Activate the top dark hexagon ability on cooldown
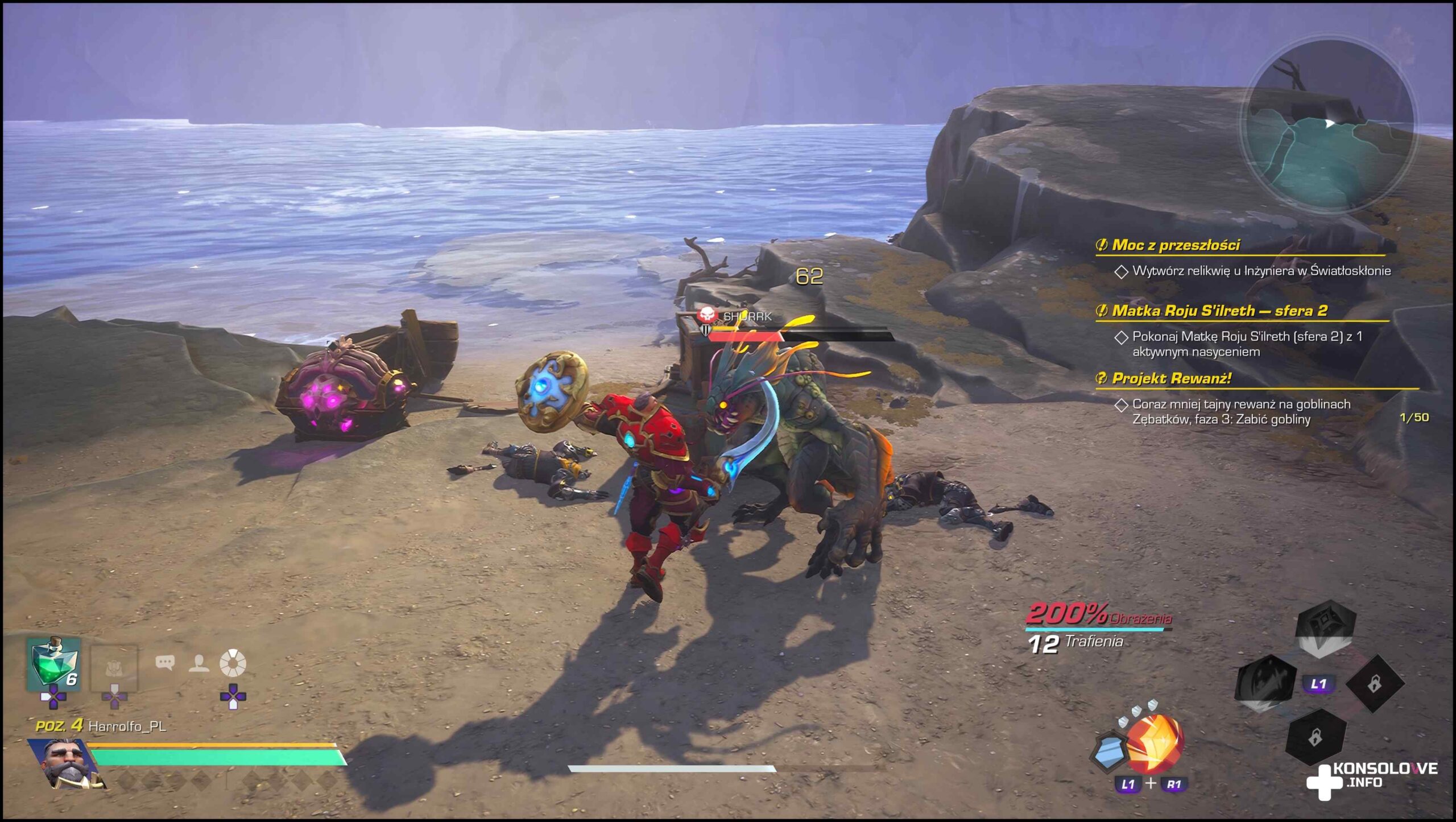 pyautogui.click(x=1325, y=628)
